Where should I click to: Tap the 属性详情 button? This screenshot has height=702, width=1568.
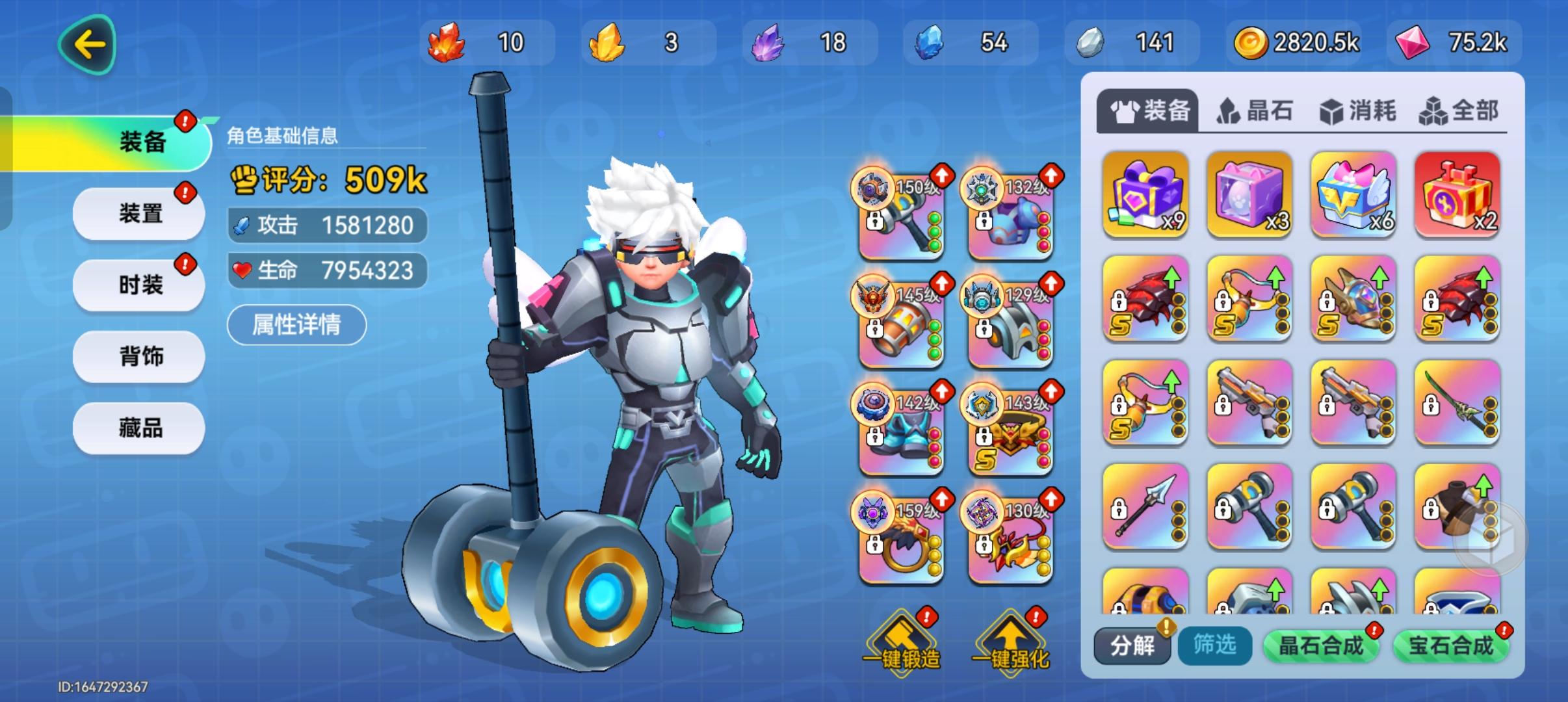pyautogui.click(x=296, y=324)
